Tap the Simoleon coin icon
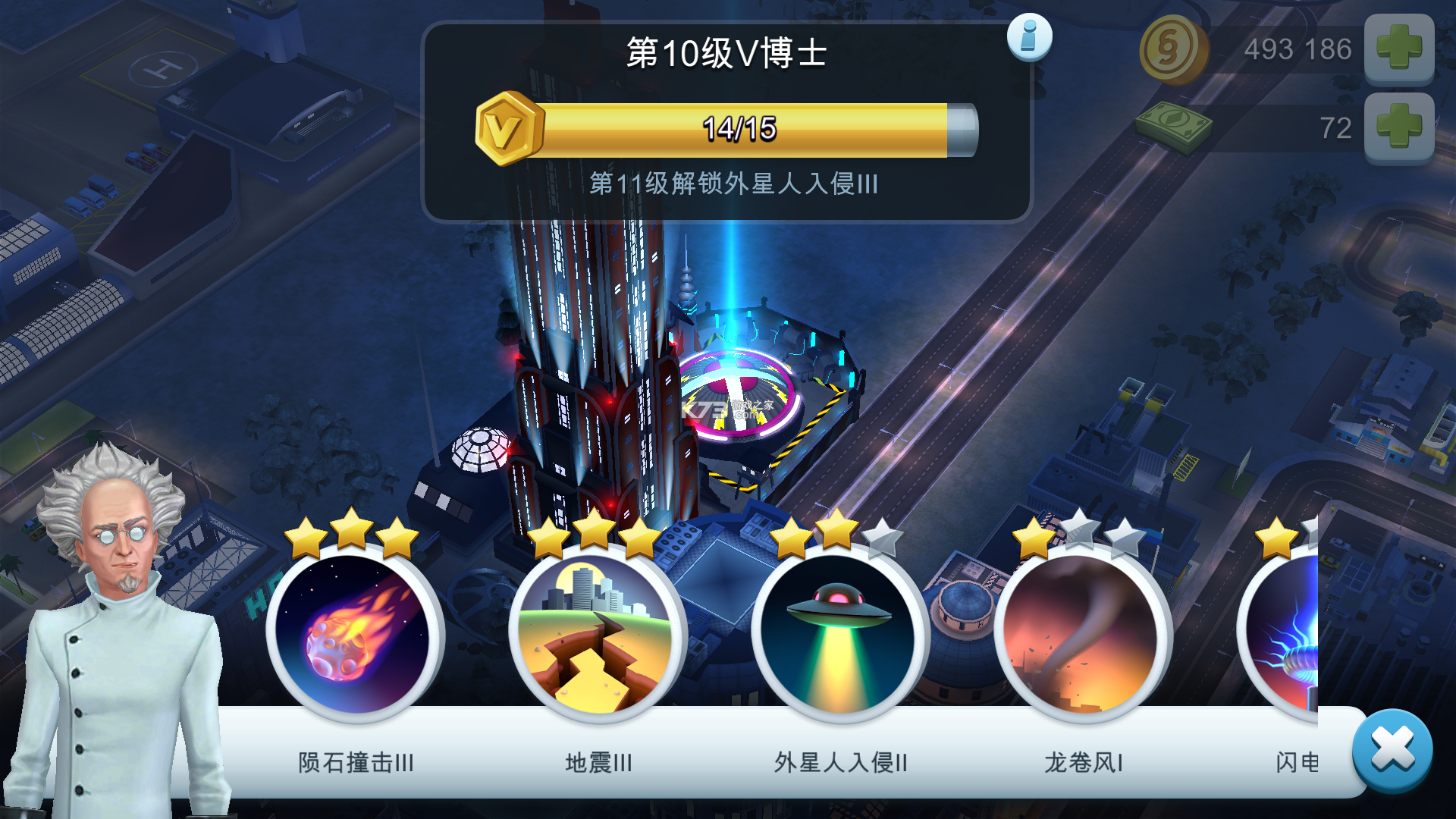 [x=1174, y=49]
